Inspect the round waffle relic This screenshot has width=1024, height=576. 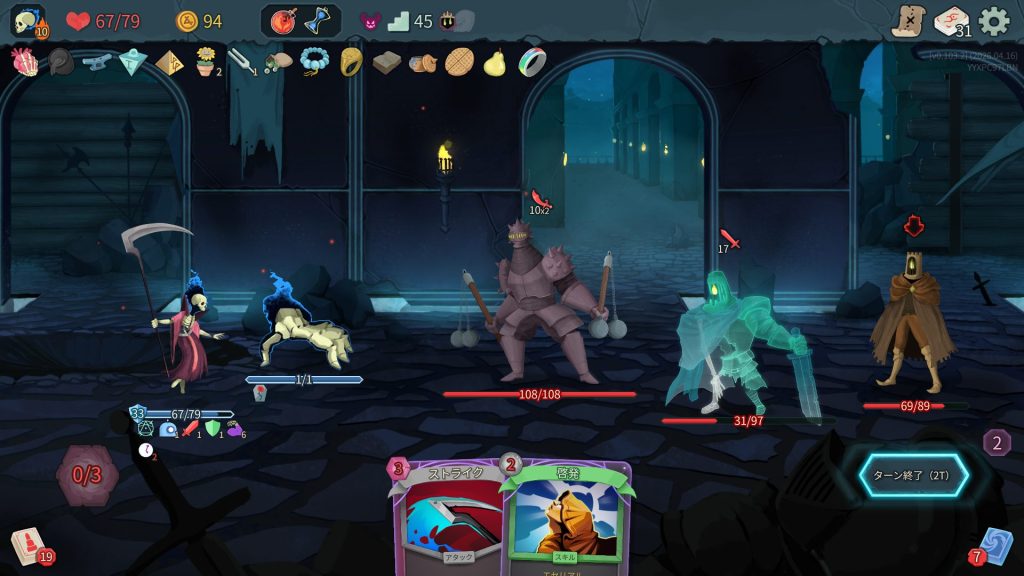pos(459,62)
